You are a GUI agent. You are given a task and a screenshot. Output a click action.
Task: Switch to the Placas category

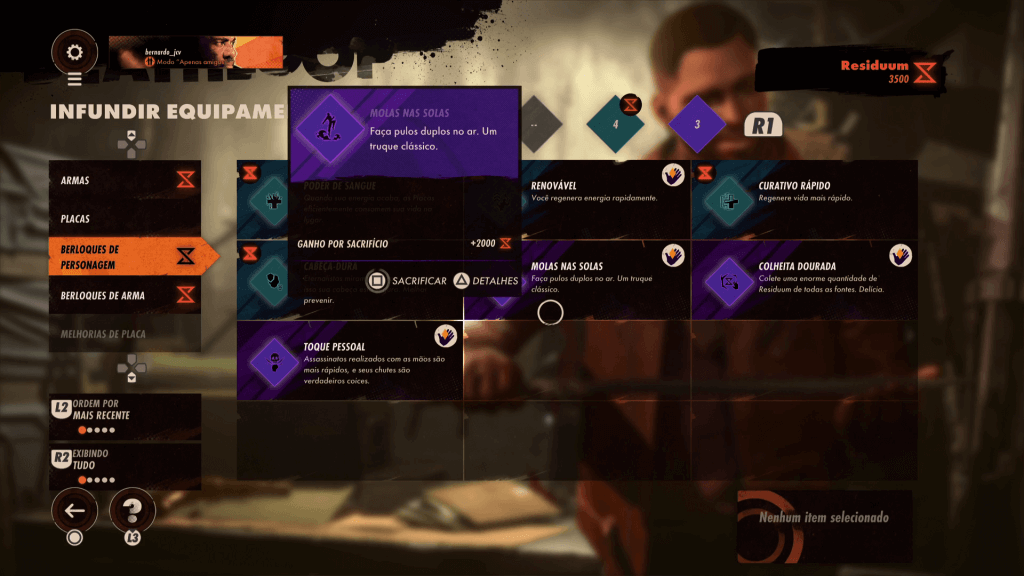tap(125, 217)
